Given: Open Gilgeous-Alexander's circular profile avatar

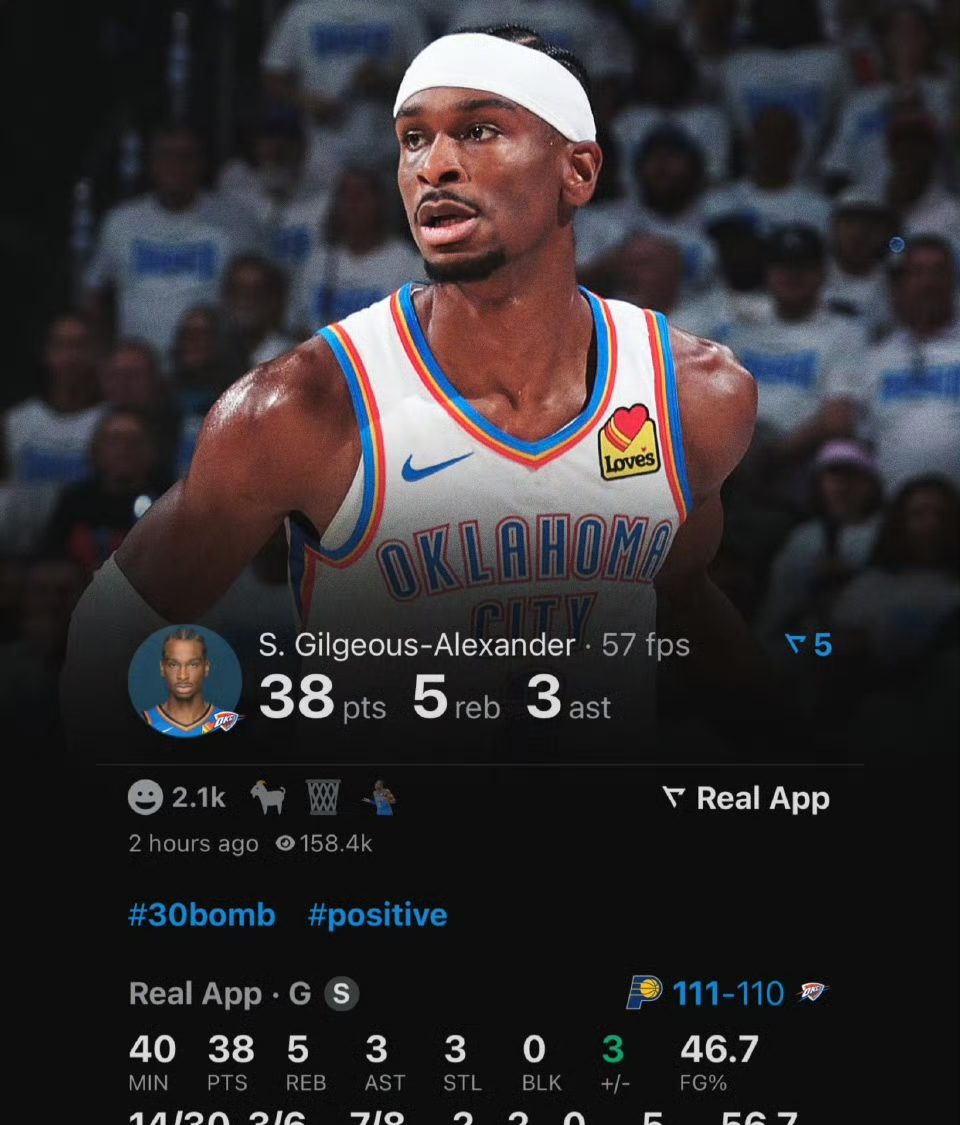Looking at the screenshot, I should 185,681.
